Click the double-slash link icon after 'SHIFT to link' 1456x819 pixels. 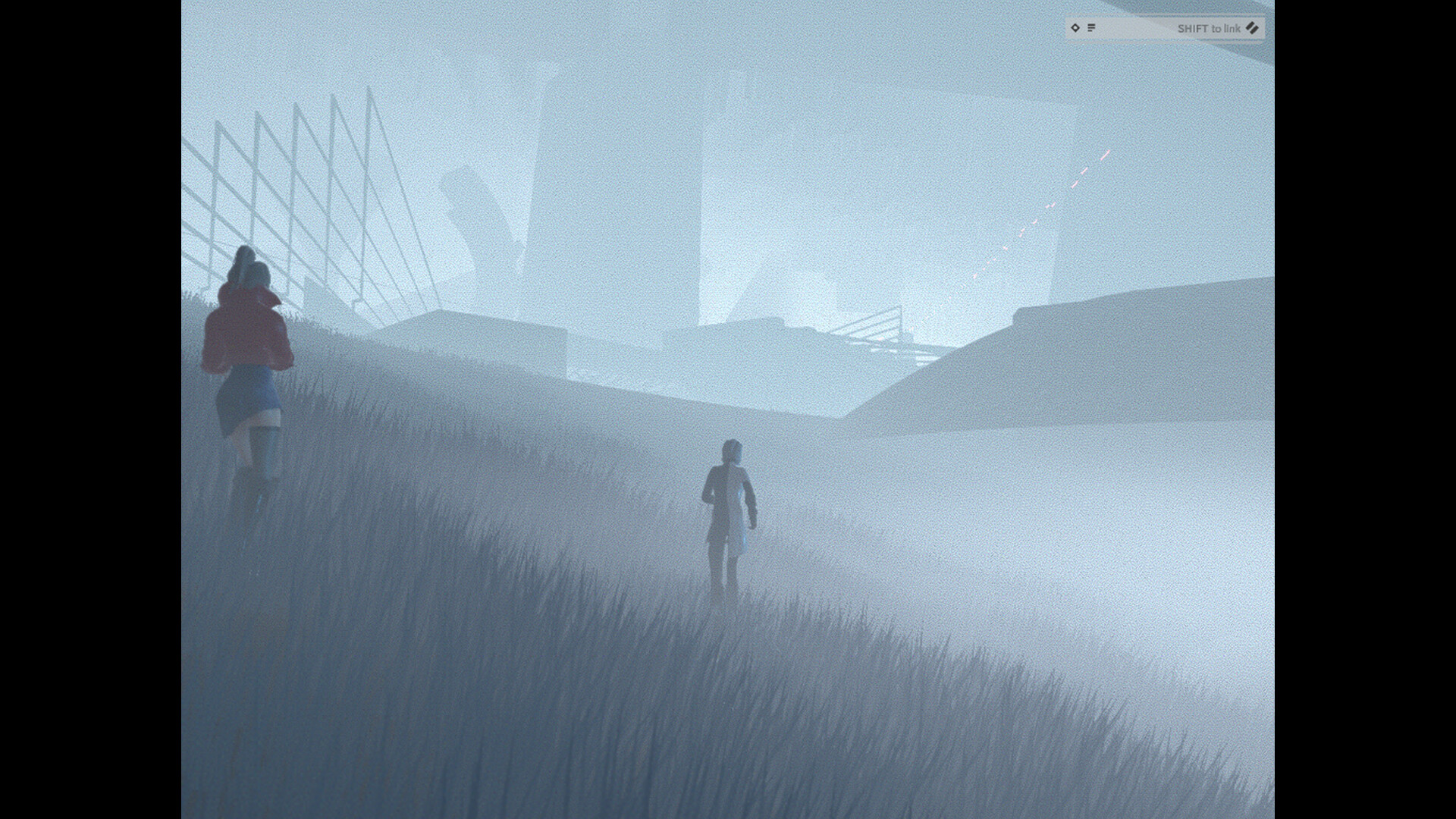coord(1253,28)
